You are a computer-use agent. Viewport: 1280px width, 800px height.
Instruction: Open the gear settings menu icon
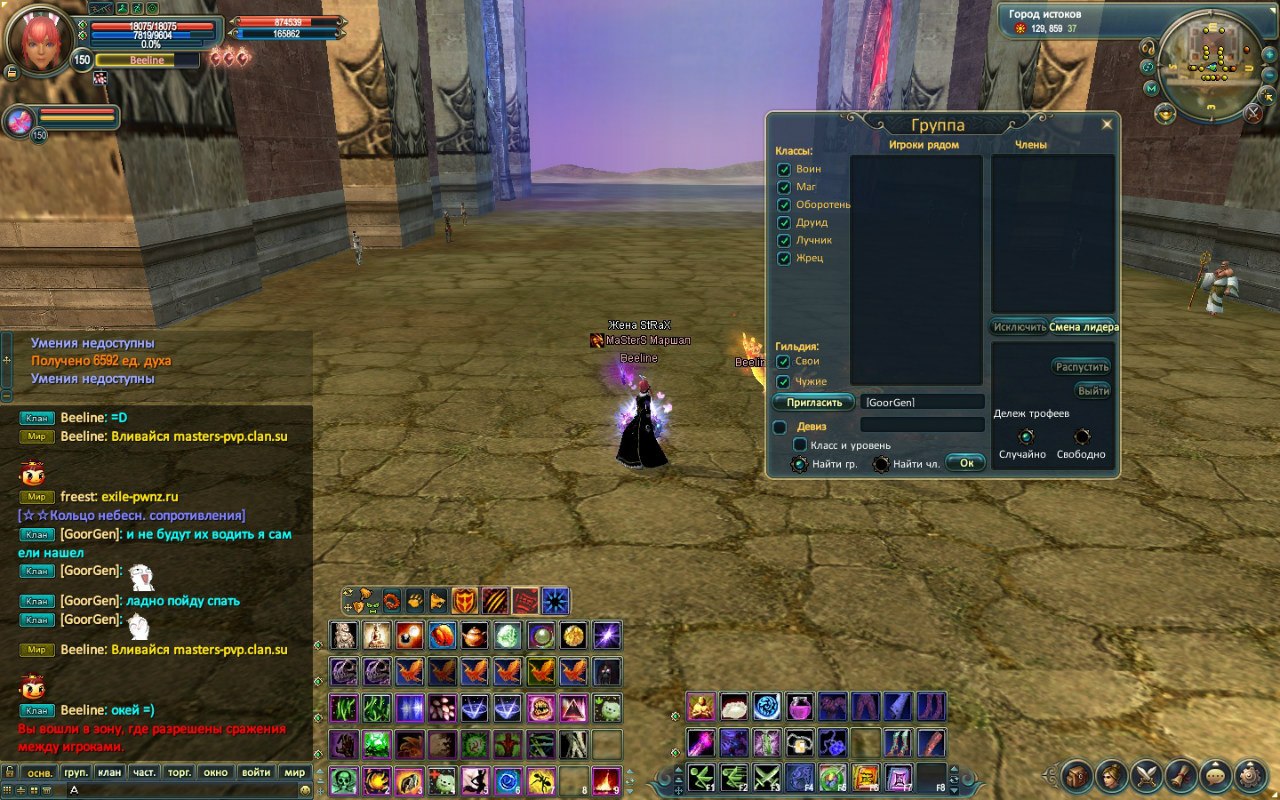pos(1250,775)
